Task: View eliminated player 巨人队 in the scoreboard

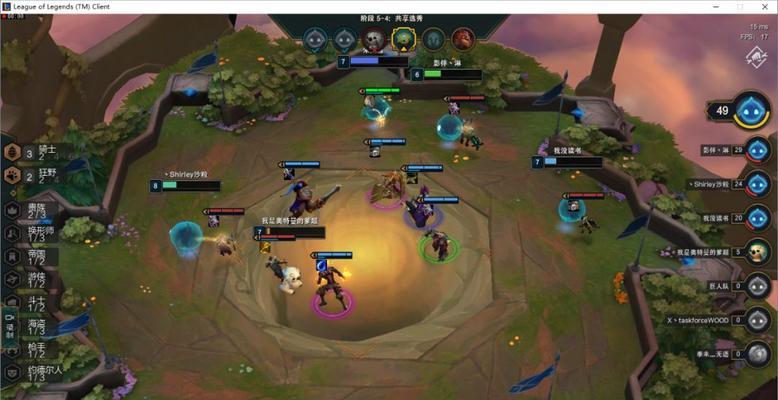Action: coord(758,287)
